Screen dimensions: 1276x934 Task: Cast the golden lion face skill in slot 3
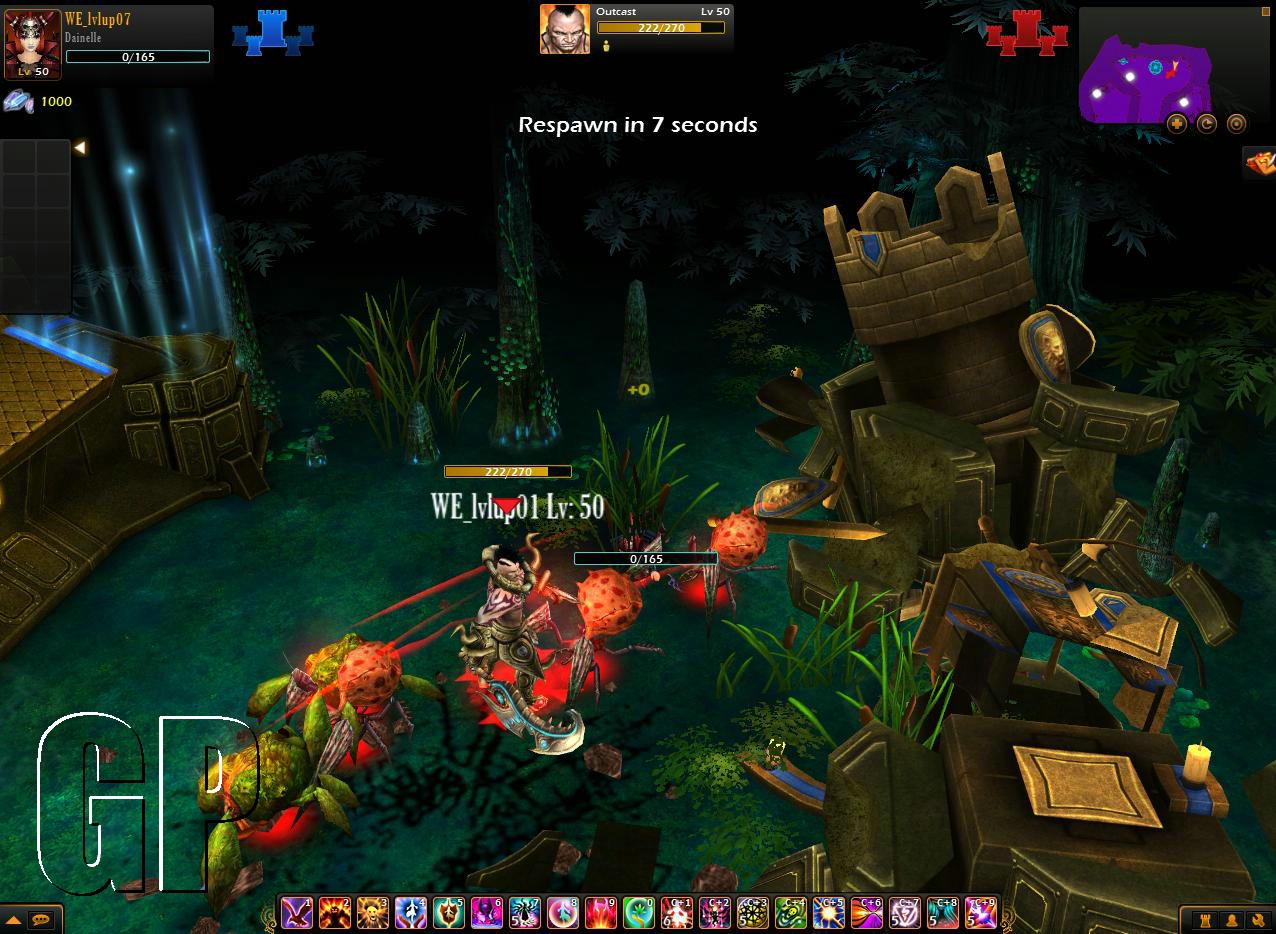373,912
